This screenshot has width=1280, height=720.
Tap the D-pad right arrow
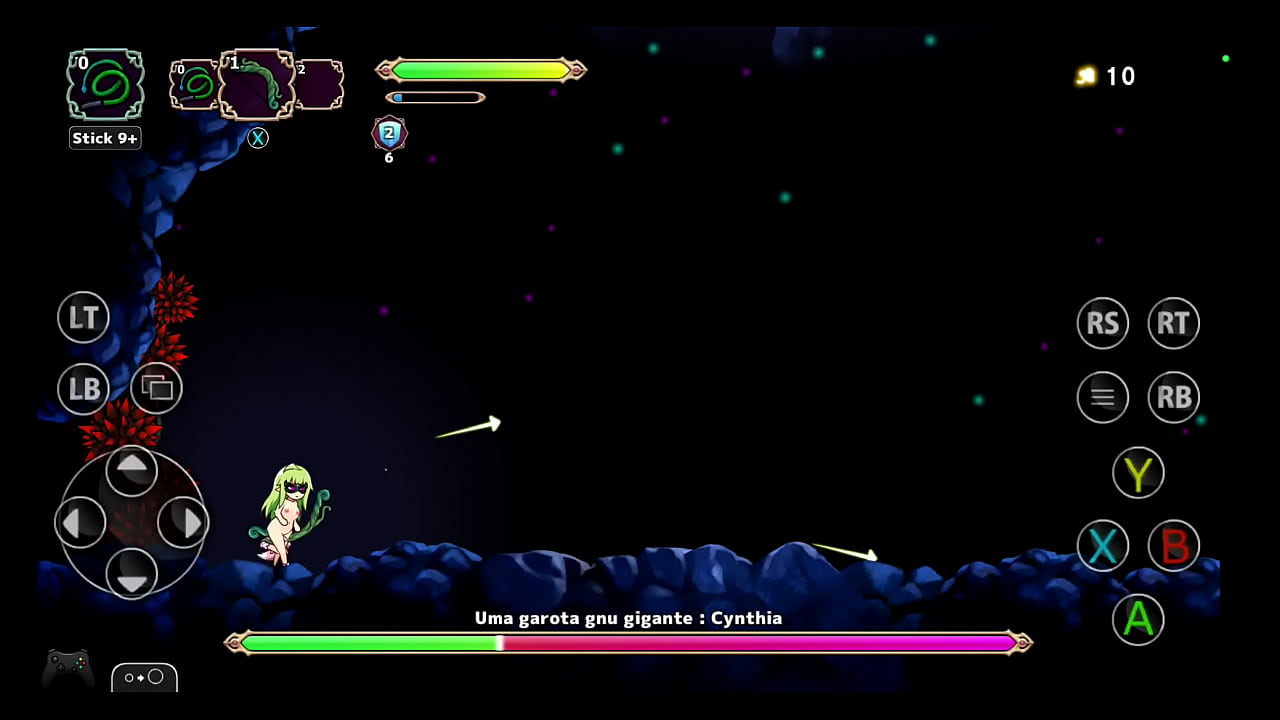(x=182, y=522)
